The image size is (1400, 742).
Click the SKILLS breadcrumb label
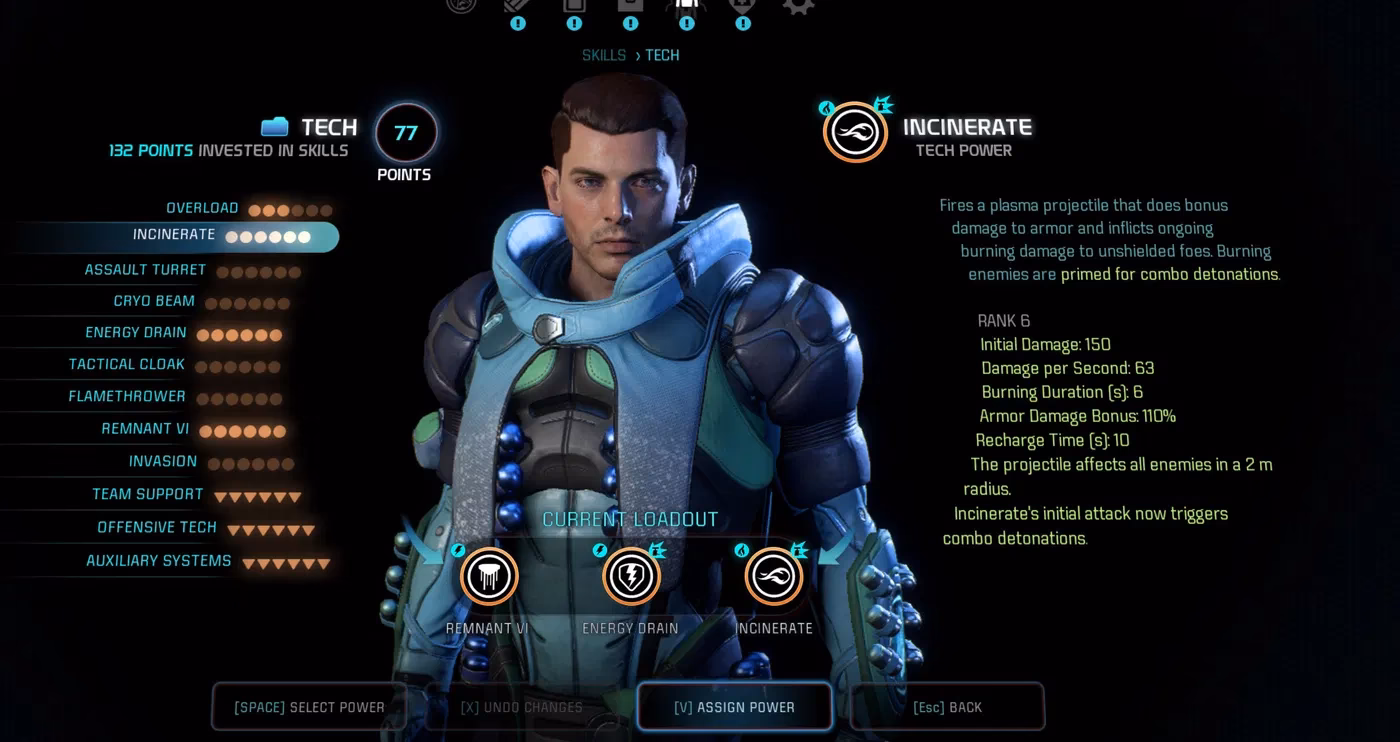(604, 55)
